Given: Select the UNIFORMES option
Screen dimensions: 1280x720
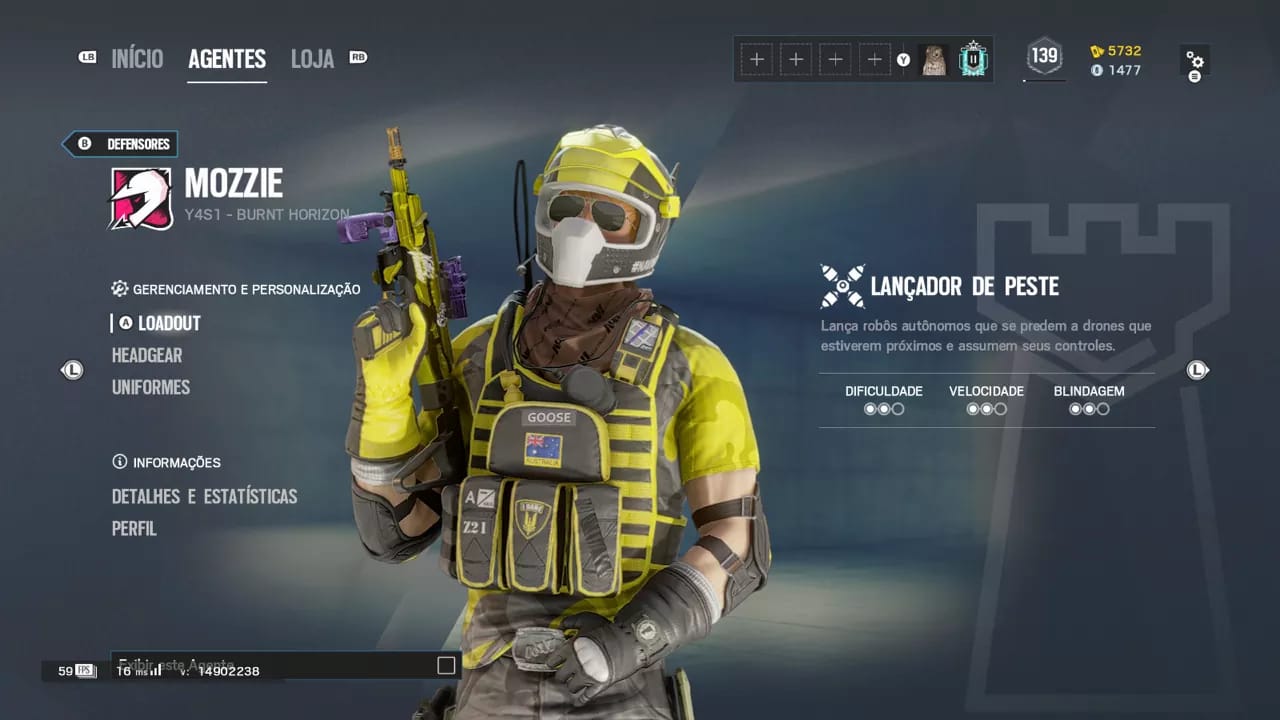Looking at the screenshot, I should pos(151,387).
